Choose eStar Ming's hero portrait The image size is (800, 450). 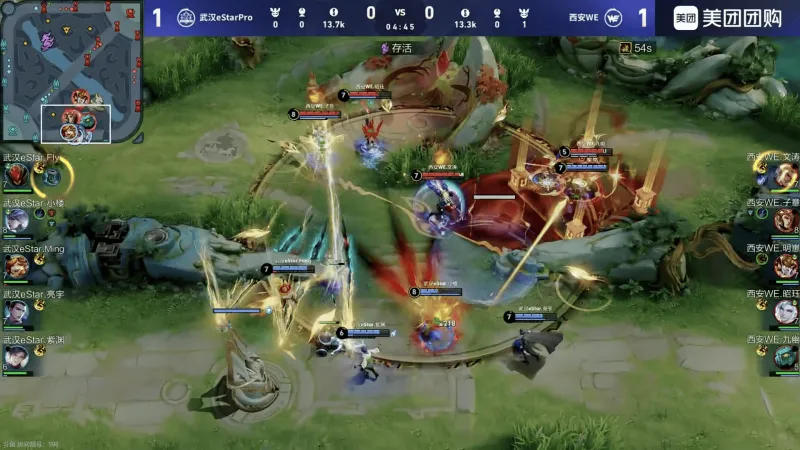[x=17, y=267]
